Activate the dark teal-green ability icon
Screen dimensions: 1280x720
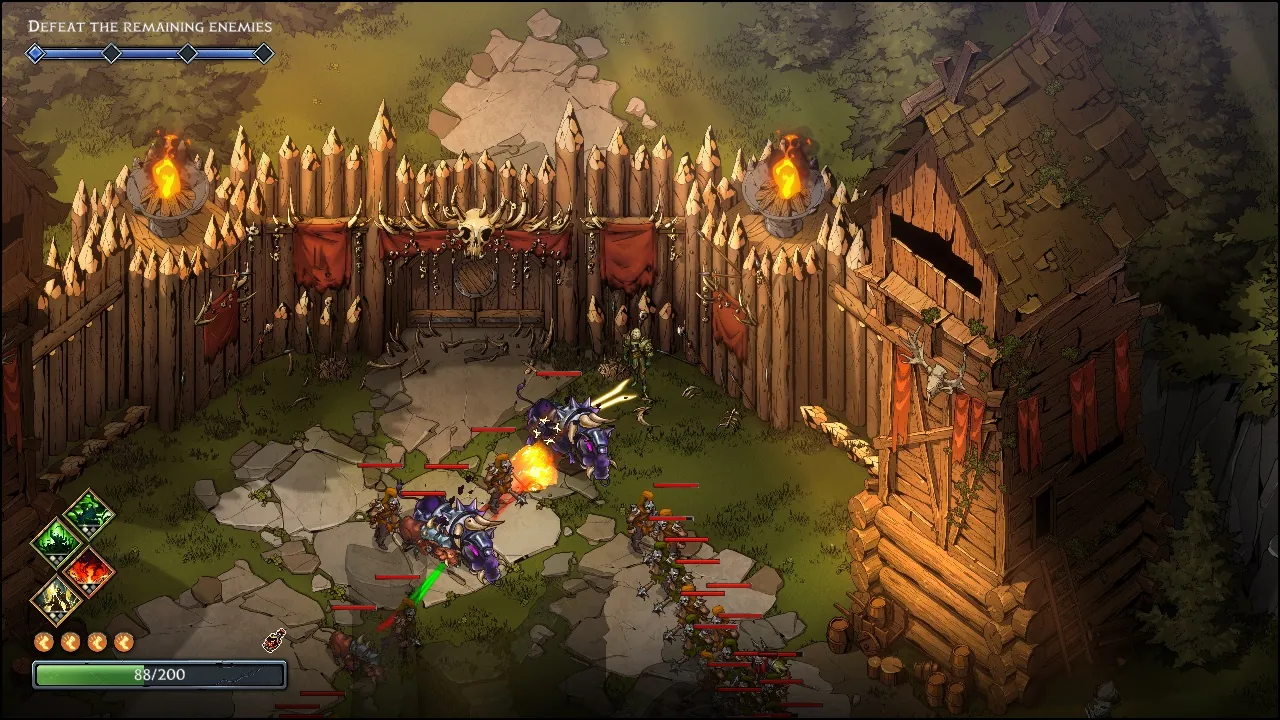coord(90,514)
